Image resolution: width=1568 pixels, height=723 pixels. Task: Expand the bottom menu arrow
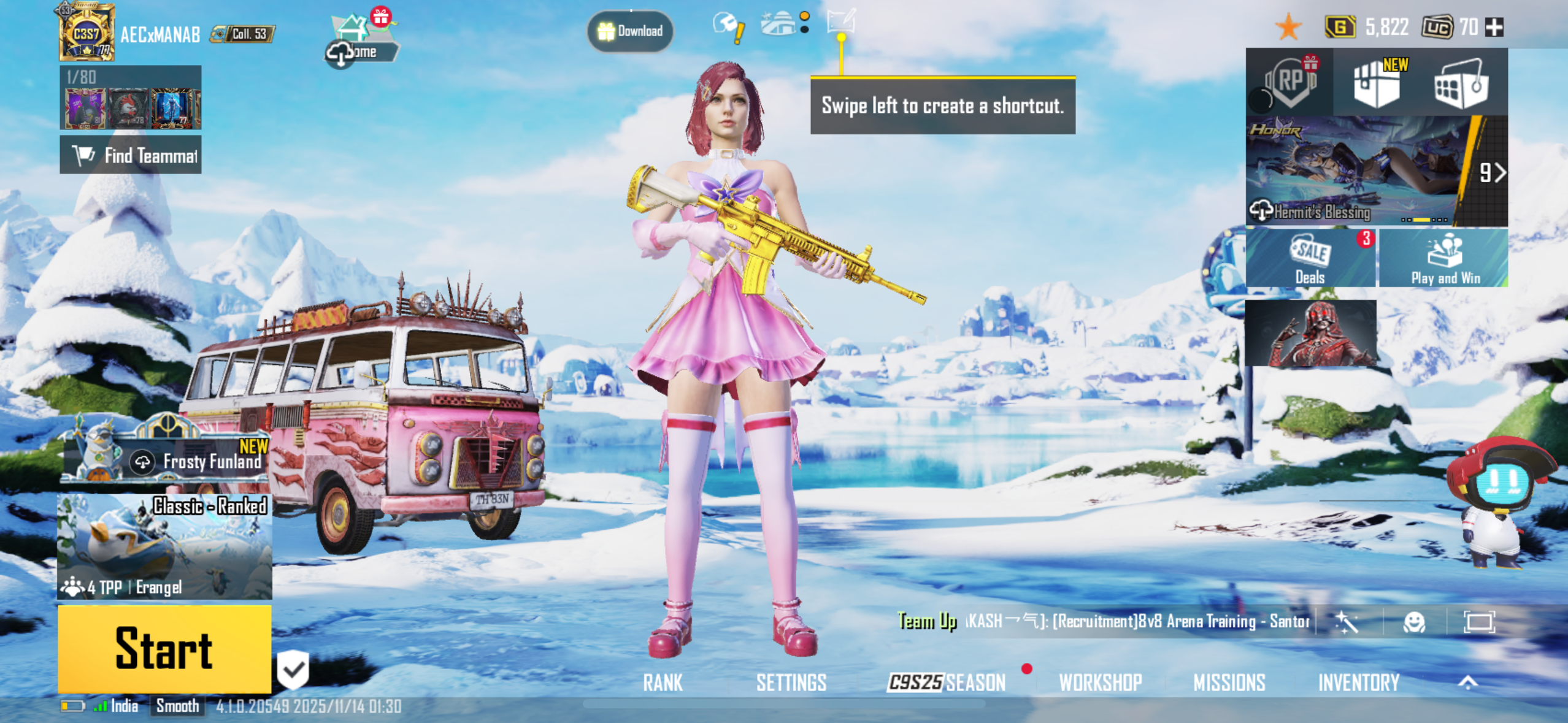(1468, 682)
